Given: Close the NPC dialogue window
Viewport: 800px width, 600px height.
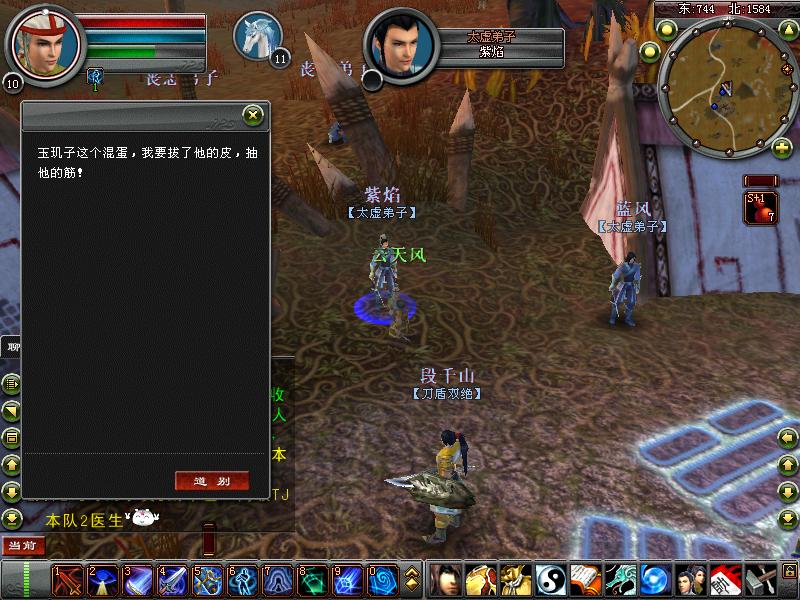Looking at the screenshot, I should tap(253, 115).
